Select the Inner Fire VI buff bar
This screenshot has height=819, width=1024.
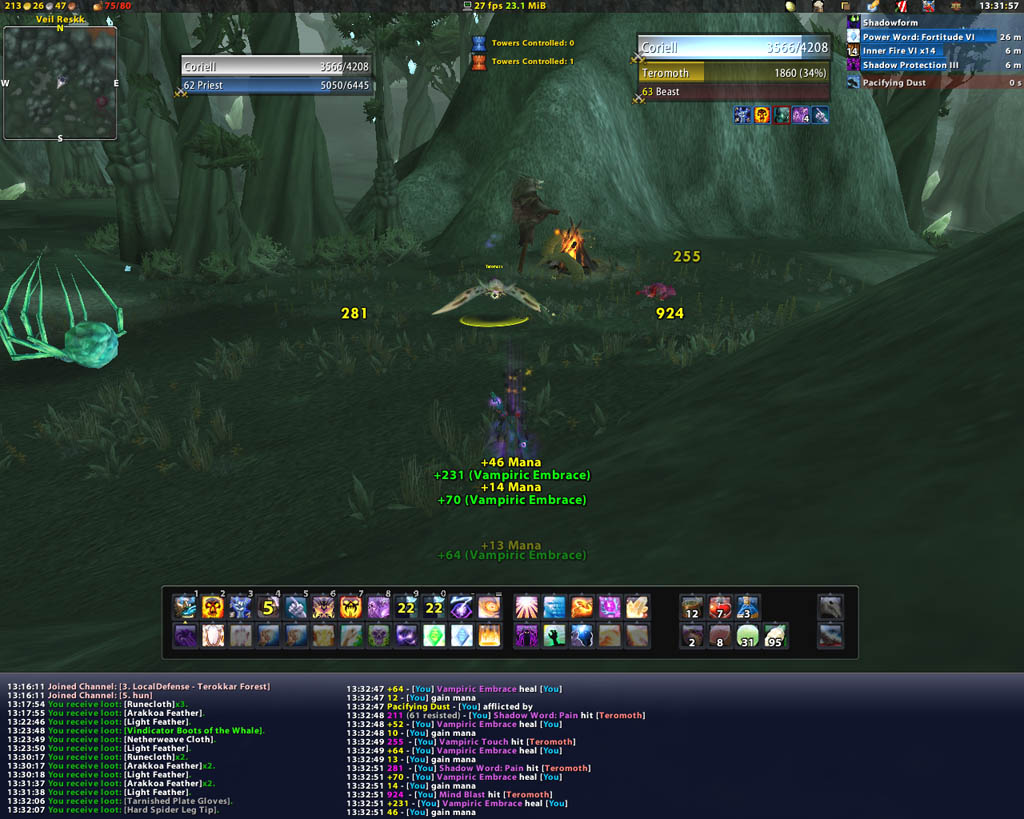point(930,51)
